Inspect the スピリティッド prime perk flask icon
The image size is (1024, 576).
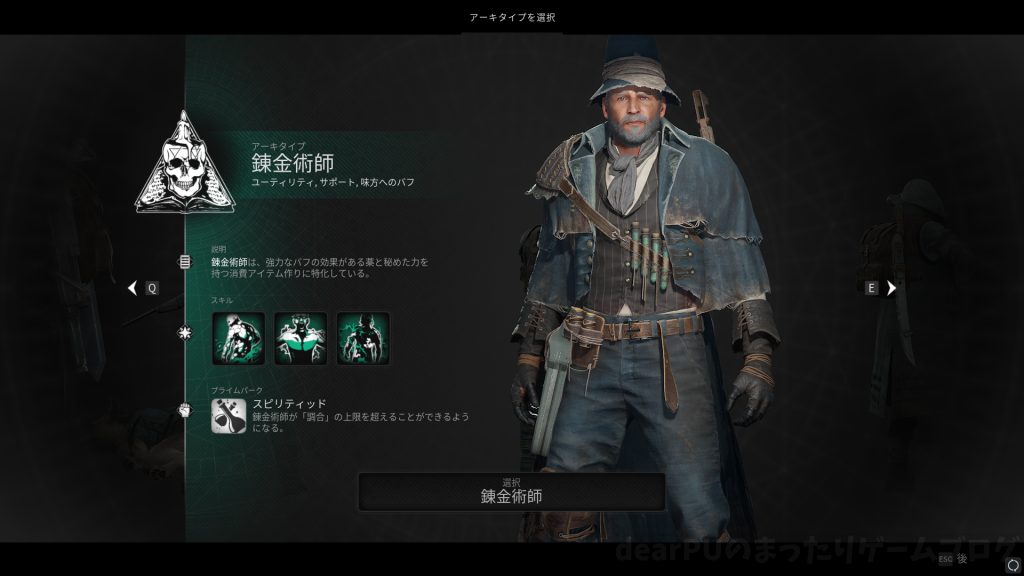(x=228, y=415)
